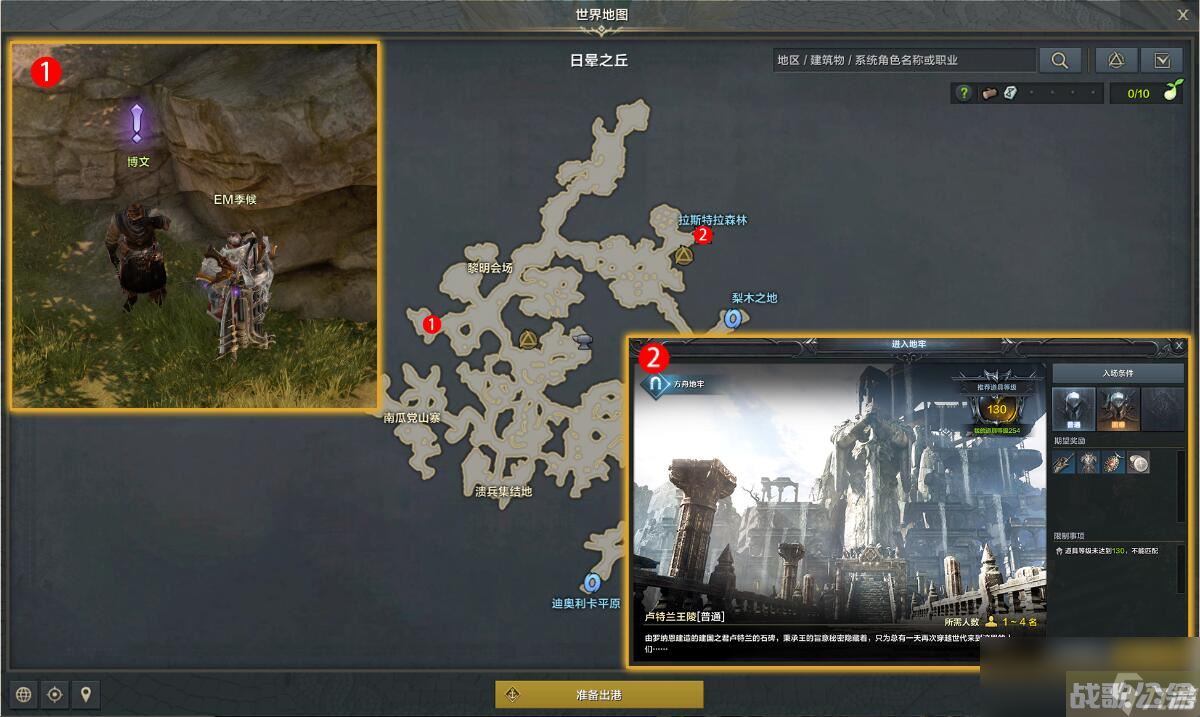1200x717 pixels.
Task: Close the 进入地牢 dungeon window
Action: [1179, 345]
